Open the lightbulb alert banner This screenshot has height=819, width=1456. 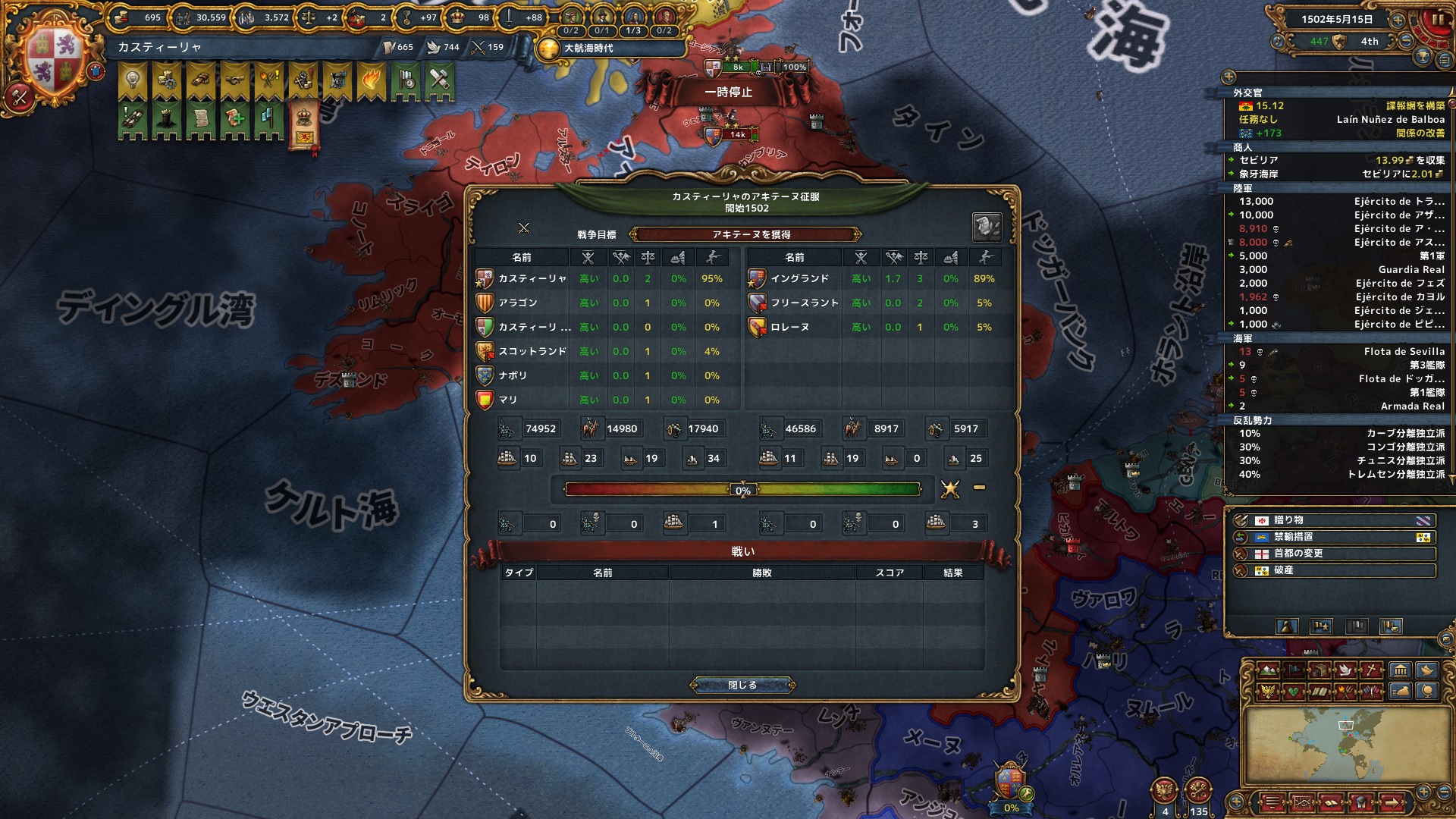(x=133, y=80)
